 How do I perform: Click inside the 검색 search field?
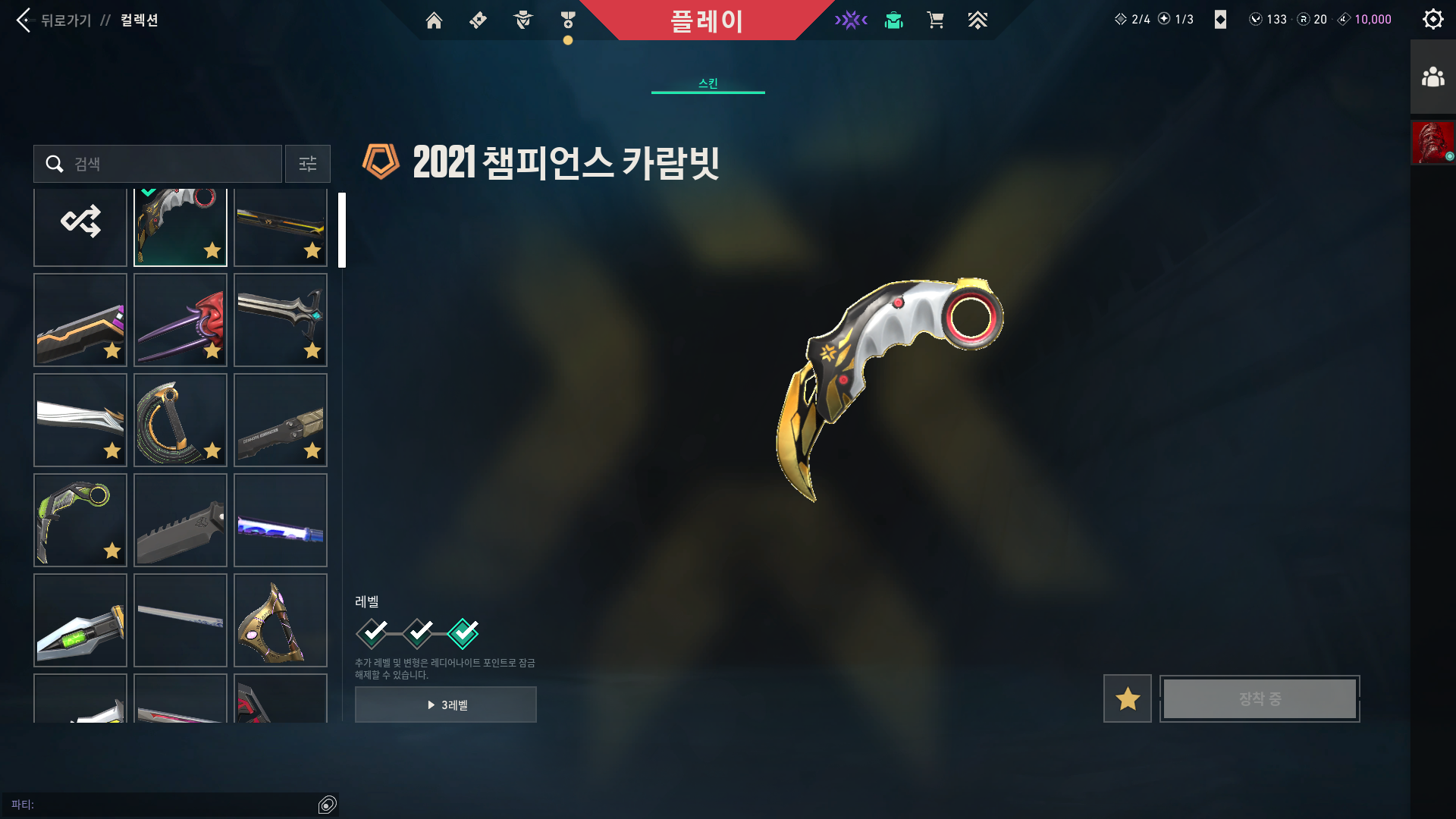coord(159,164)
